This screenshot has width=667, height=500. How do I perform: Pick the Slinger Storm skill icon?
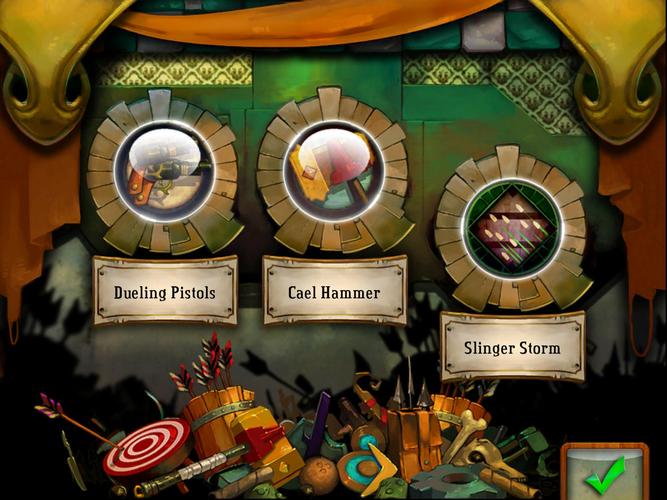[511, 228]
